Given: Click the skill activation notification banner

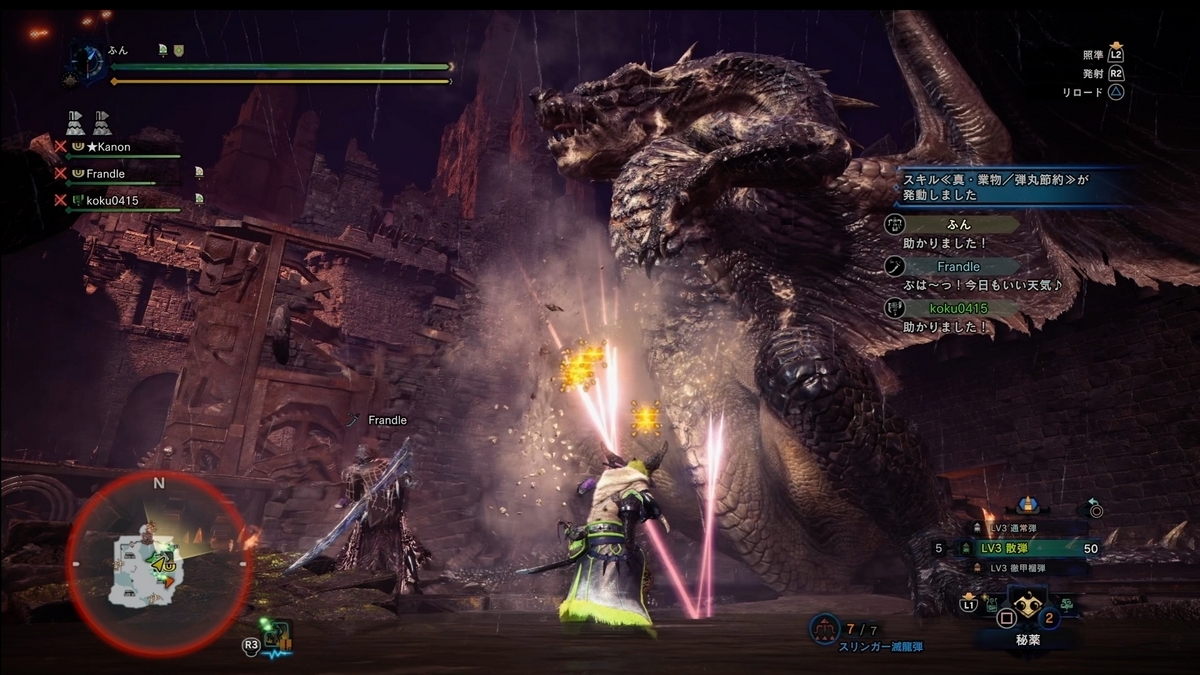Looking at the screenshot, I should (x=1010, y=185).
